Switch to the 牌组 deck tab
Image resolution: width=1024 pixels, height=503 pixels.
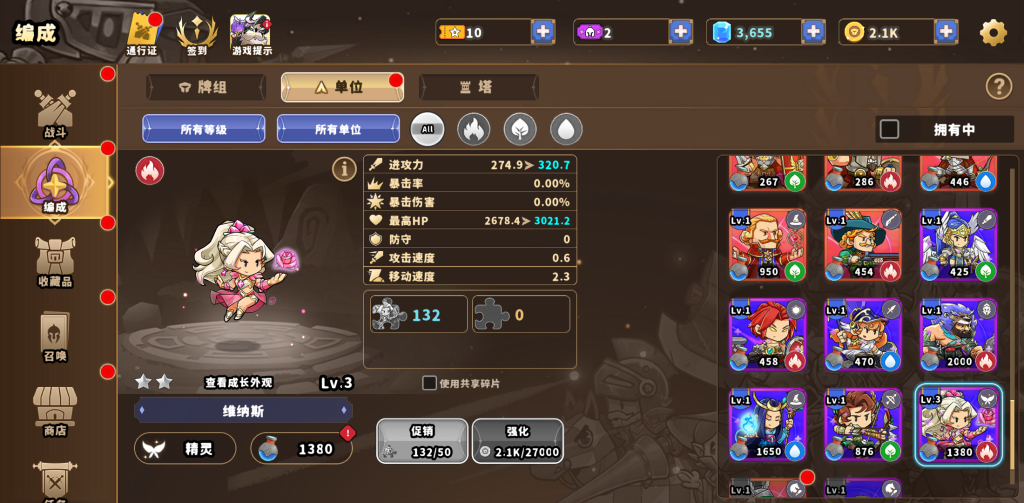click(x=205, y=87)
